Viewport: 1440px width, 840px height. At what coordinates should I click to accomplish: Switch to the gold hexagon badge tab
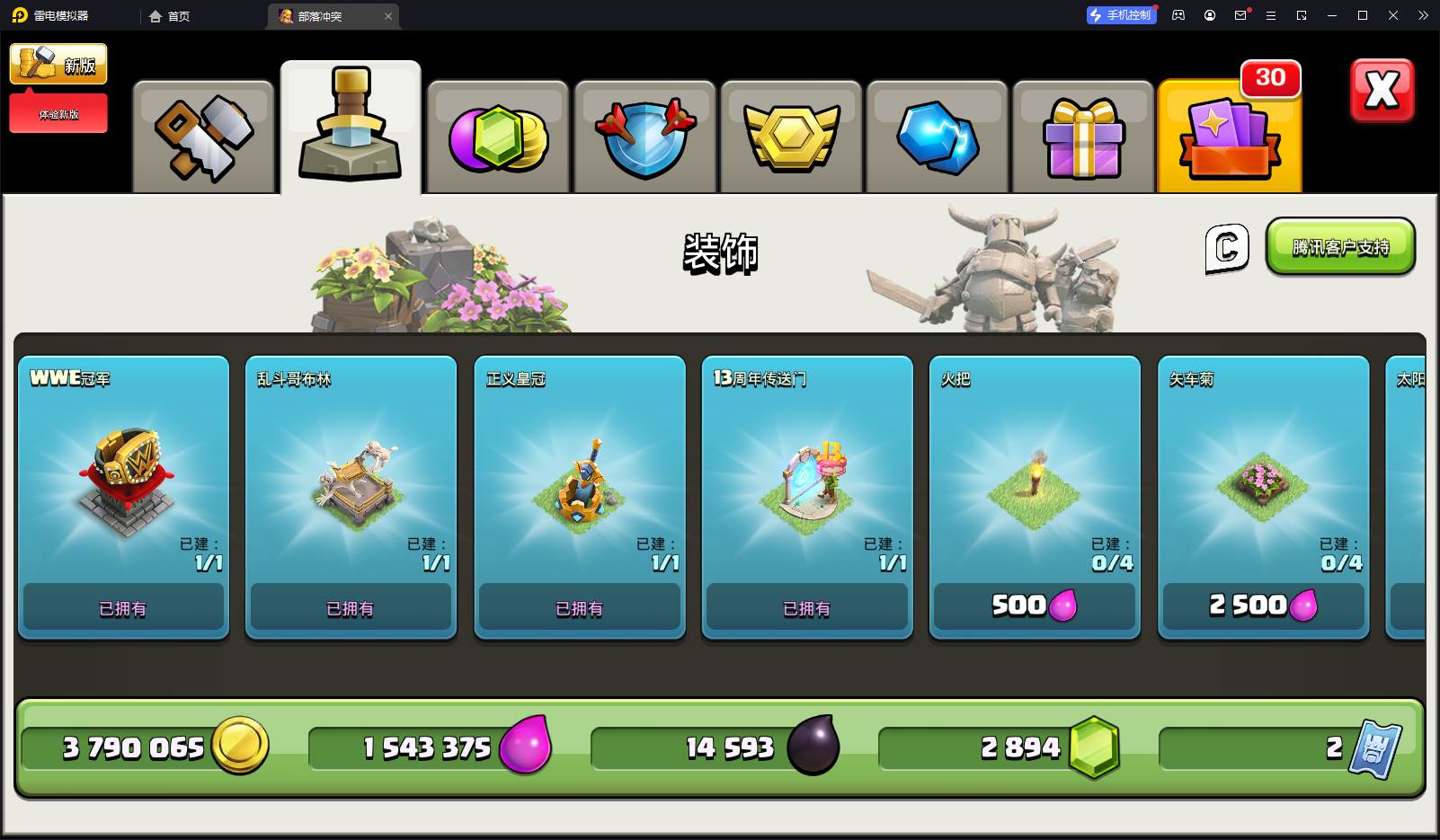click(791, 137)
